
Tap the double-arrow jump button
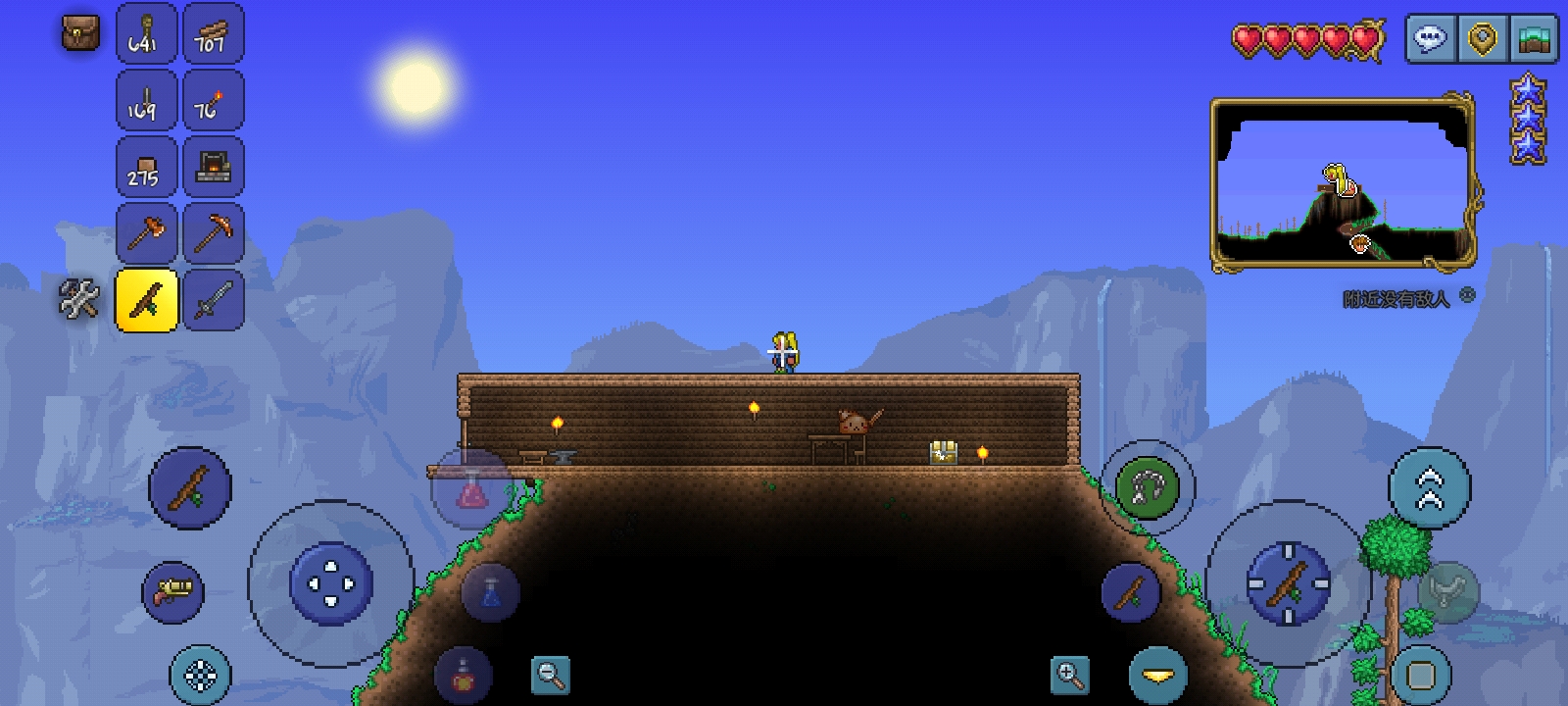pyautogui.click(x=1430, y=487)
